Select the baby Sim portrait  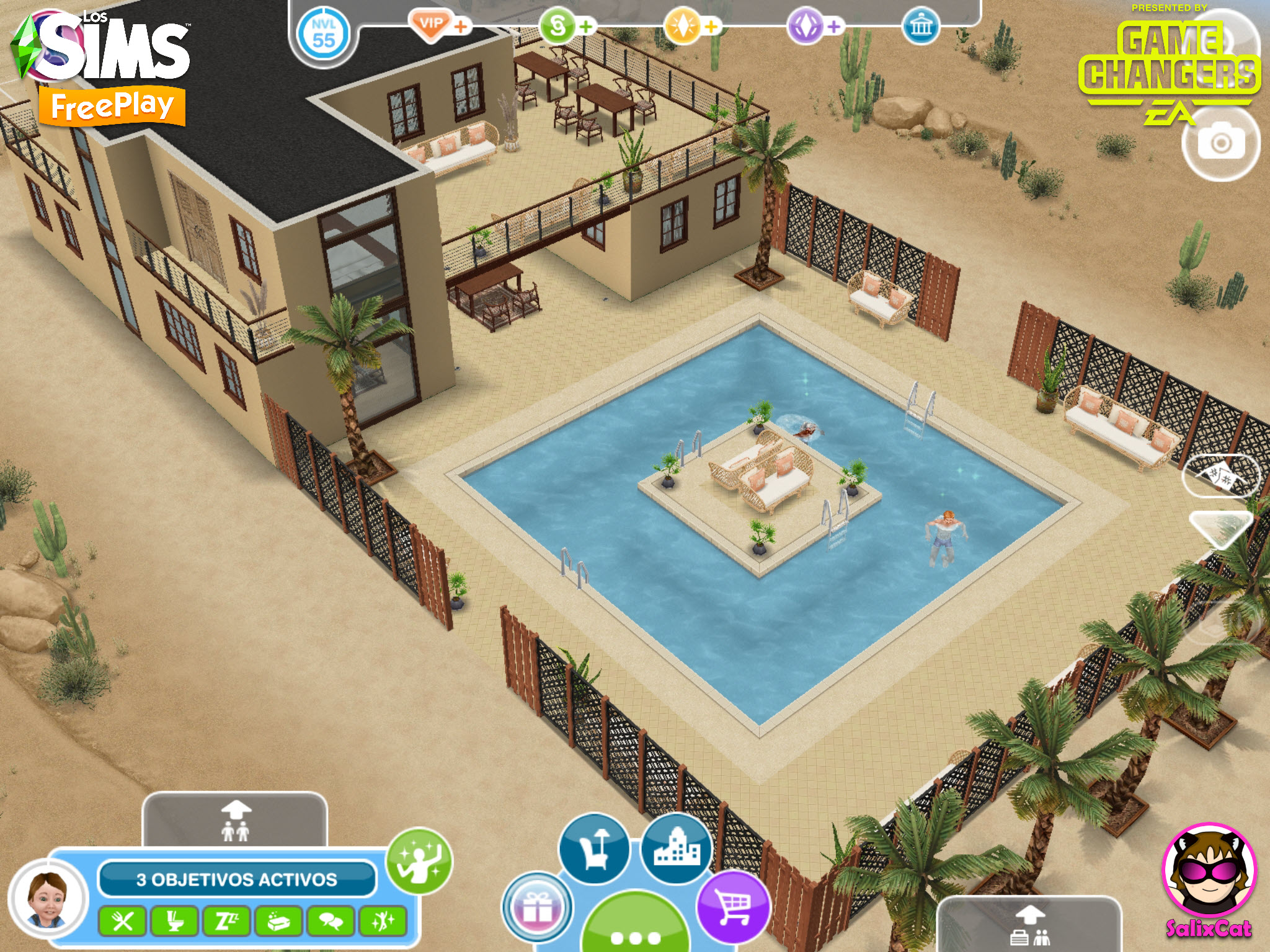(48, 900)
